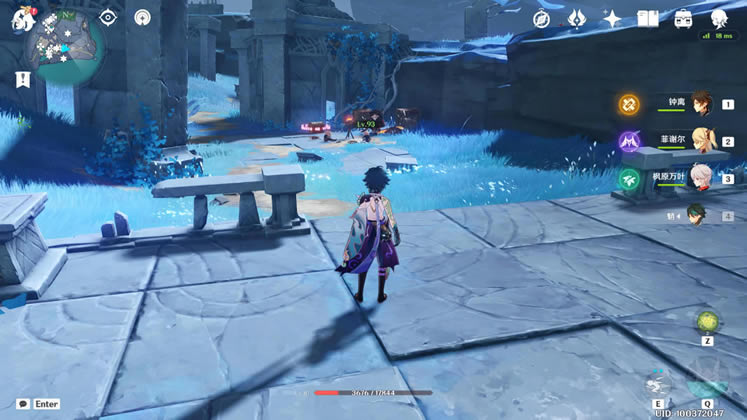Open the backpack inventory
Viewport: 747px width, 420px height.
pos(684,19)
